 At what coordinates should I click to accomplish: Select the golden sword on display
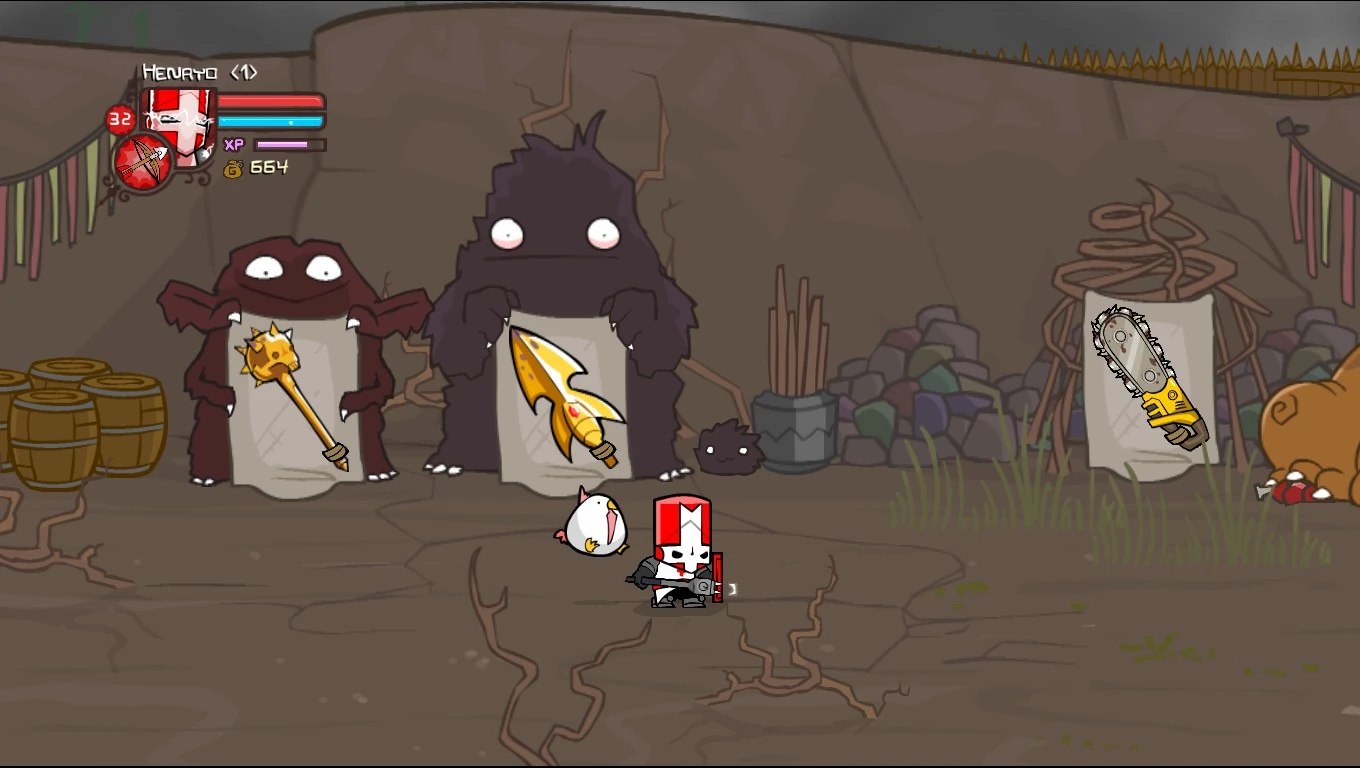pyautogui.click(x=560, y=390)
